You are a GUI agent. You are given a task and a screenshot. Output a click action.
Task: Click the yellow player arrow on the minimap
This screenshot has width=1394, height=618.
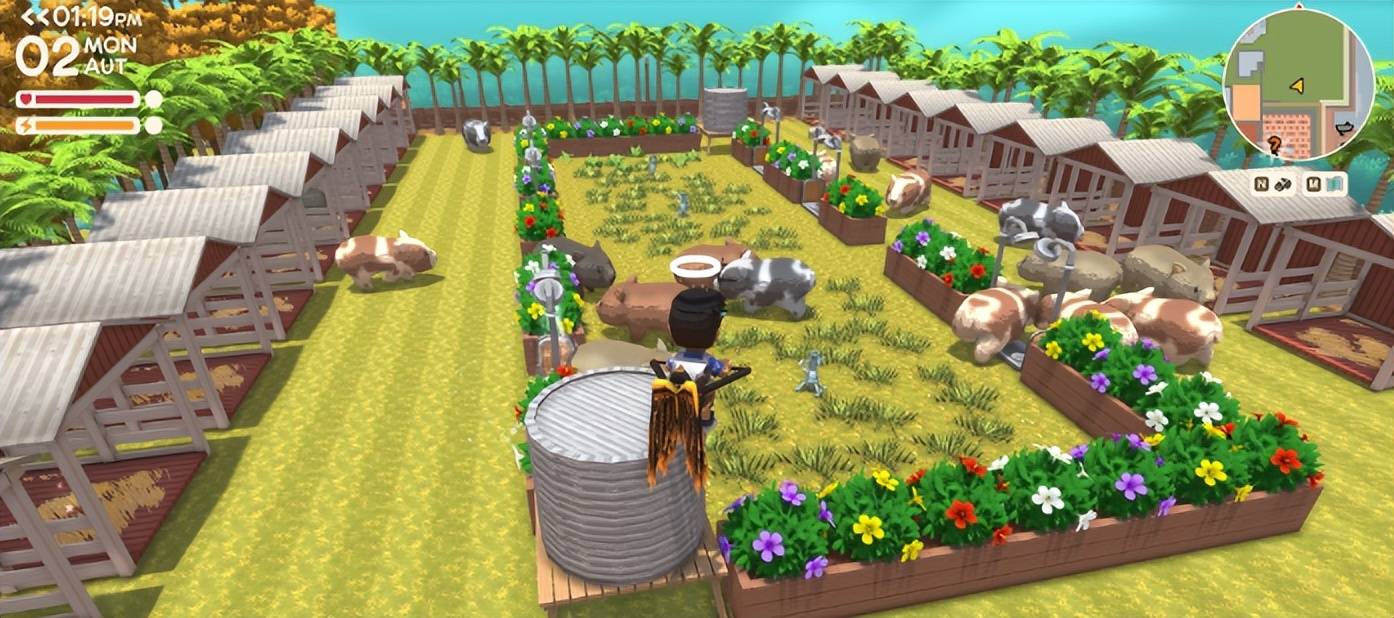(x=1297, y=86)
